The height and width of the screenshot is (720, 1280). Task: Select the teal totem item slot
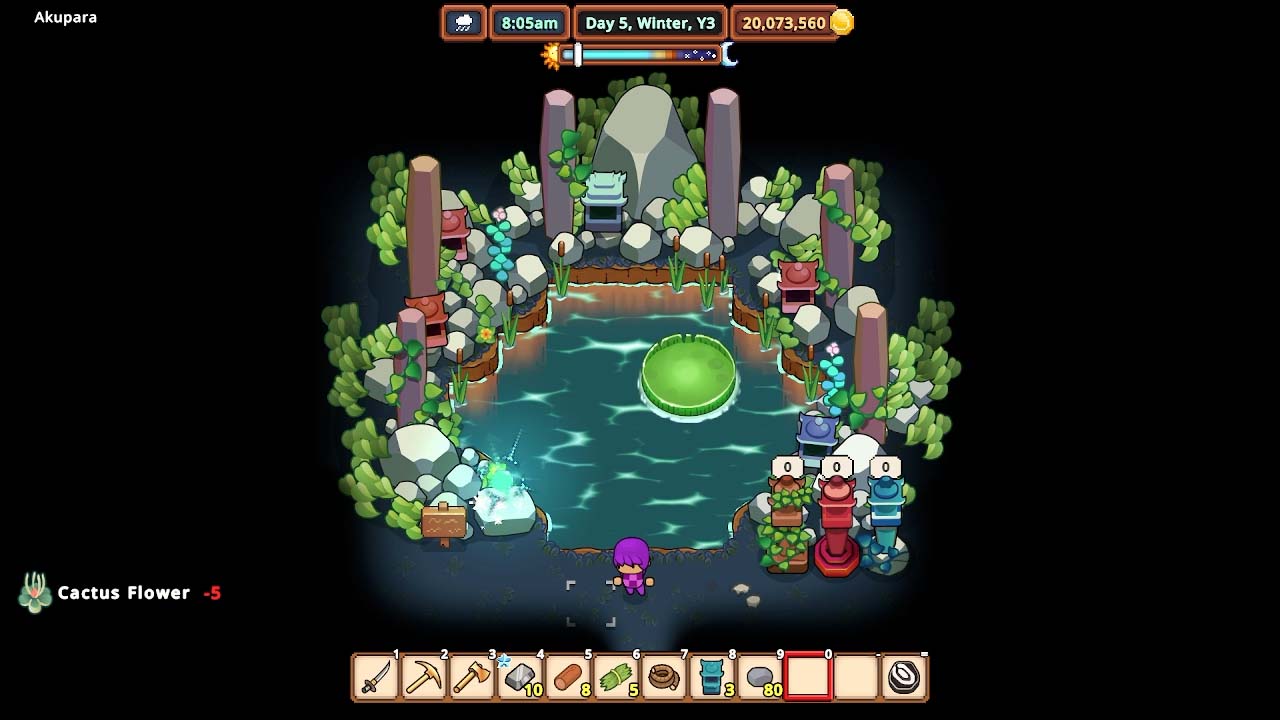pyautogui.click(x=712, y=677)
